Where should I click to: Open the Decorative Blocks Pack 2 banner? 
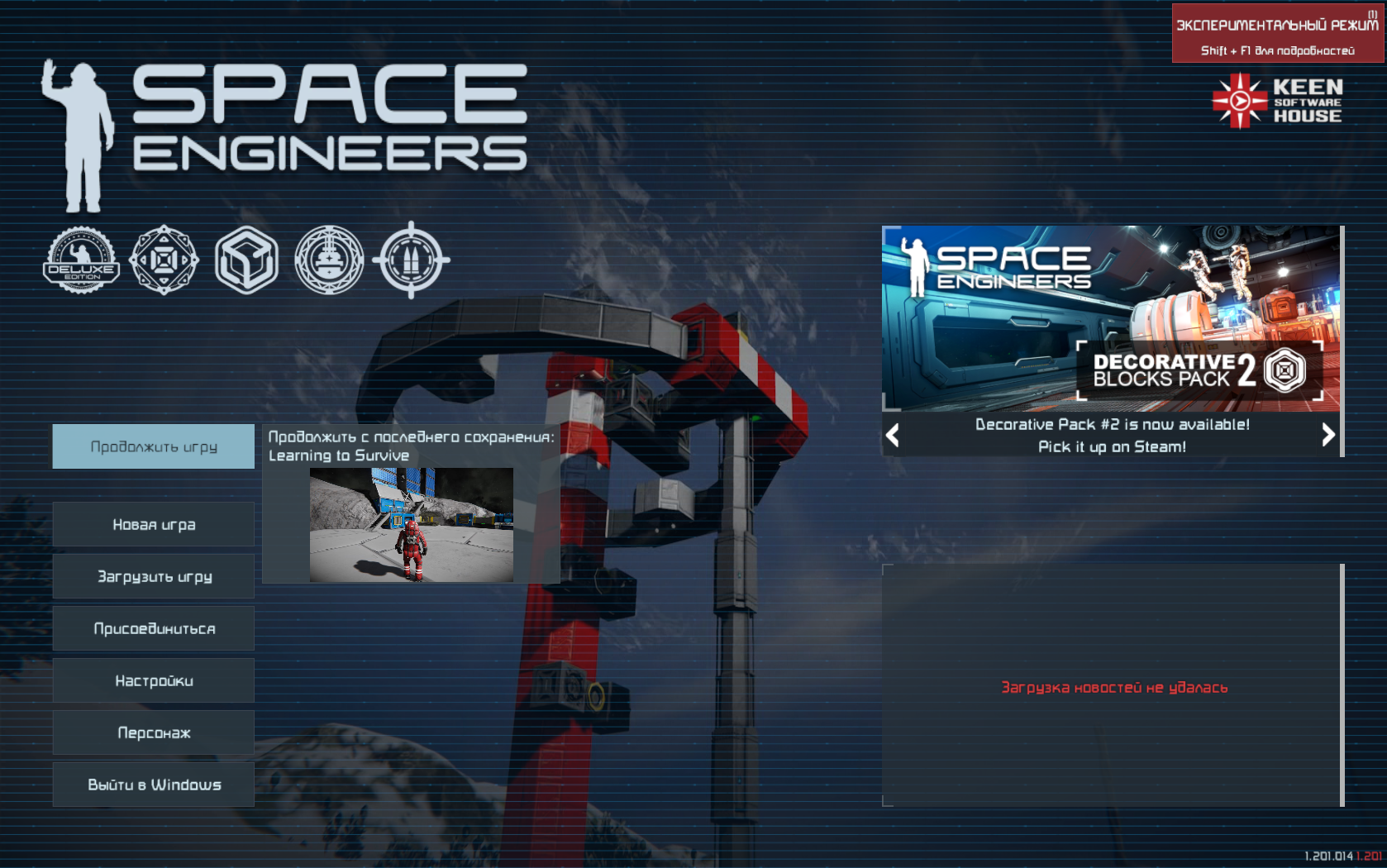1111,318
